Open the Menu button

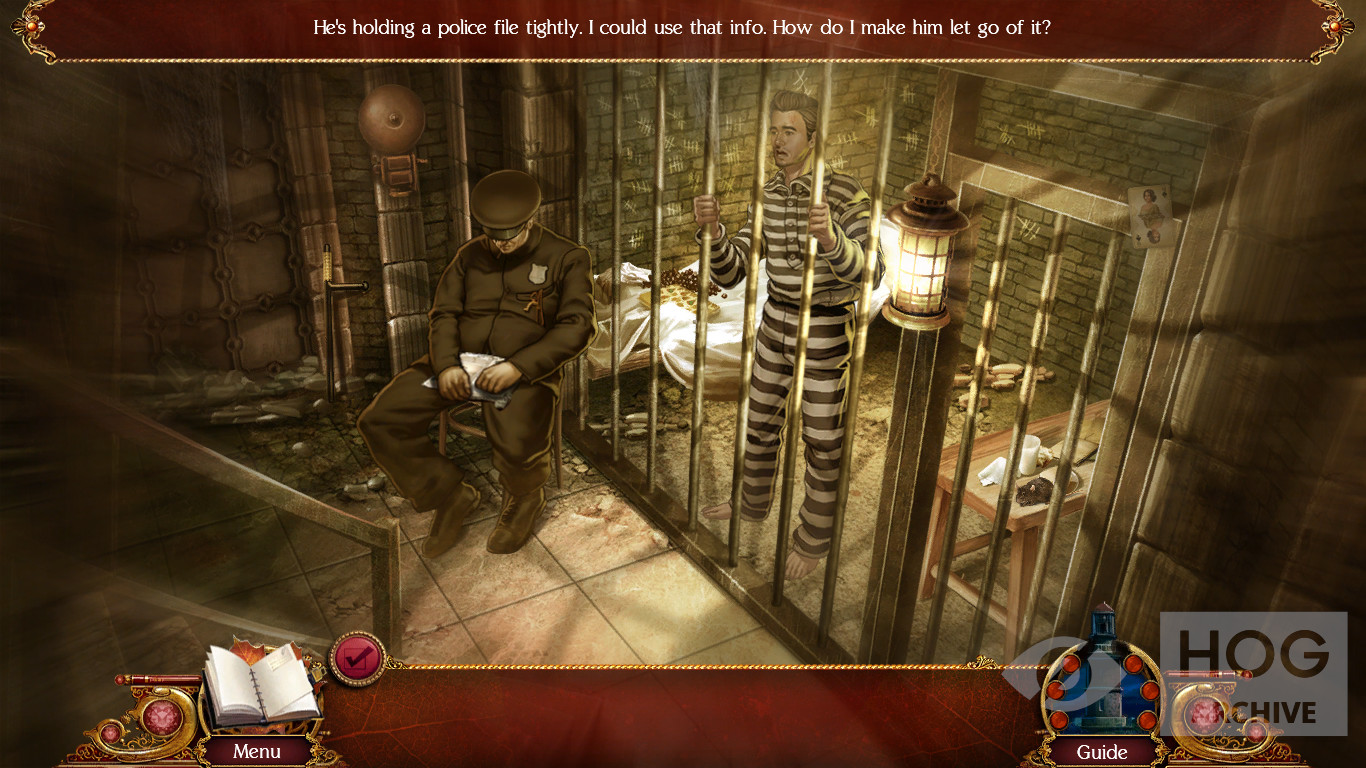pos(257,751)
